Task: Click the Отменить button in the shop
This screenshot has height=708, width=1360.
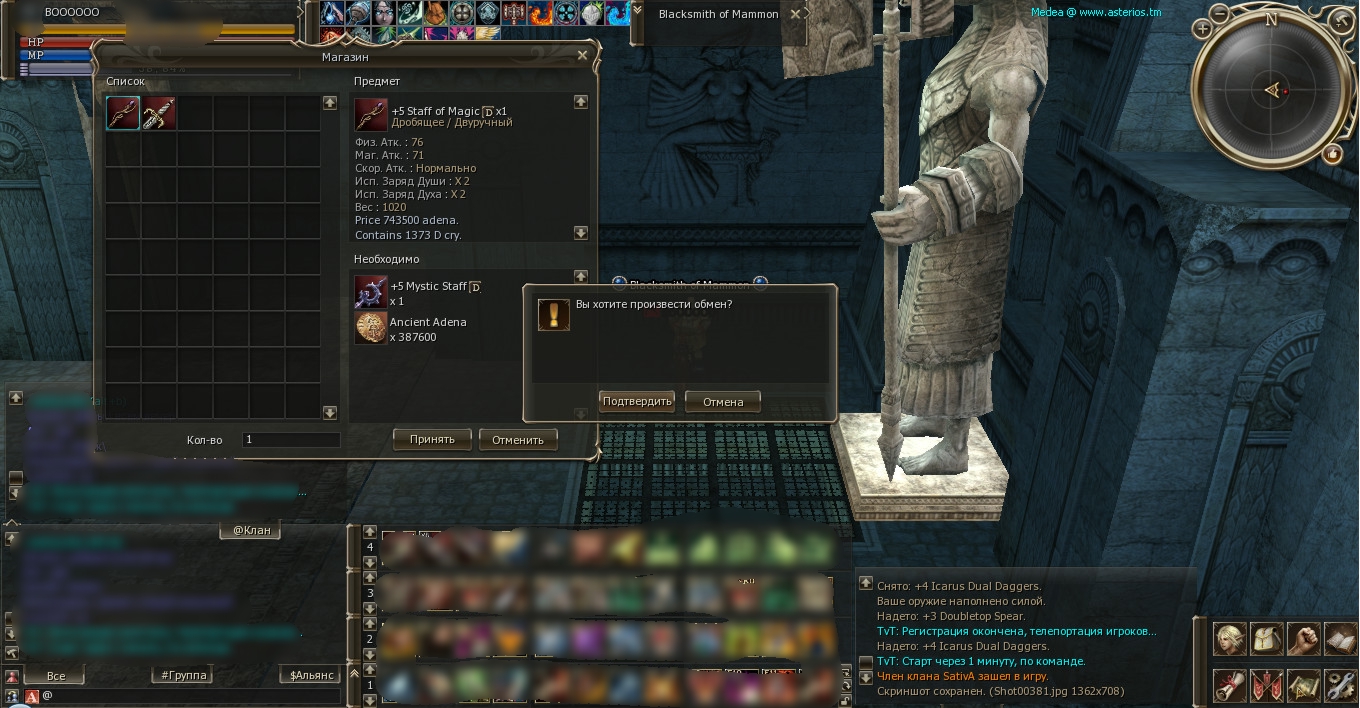Action: click(x=517, y=439)
